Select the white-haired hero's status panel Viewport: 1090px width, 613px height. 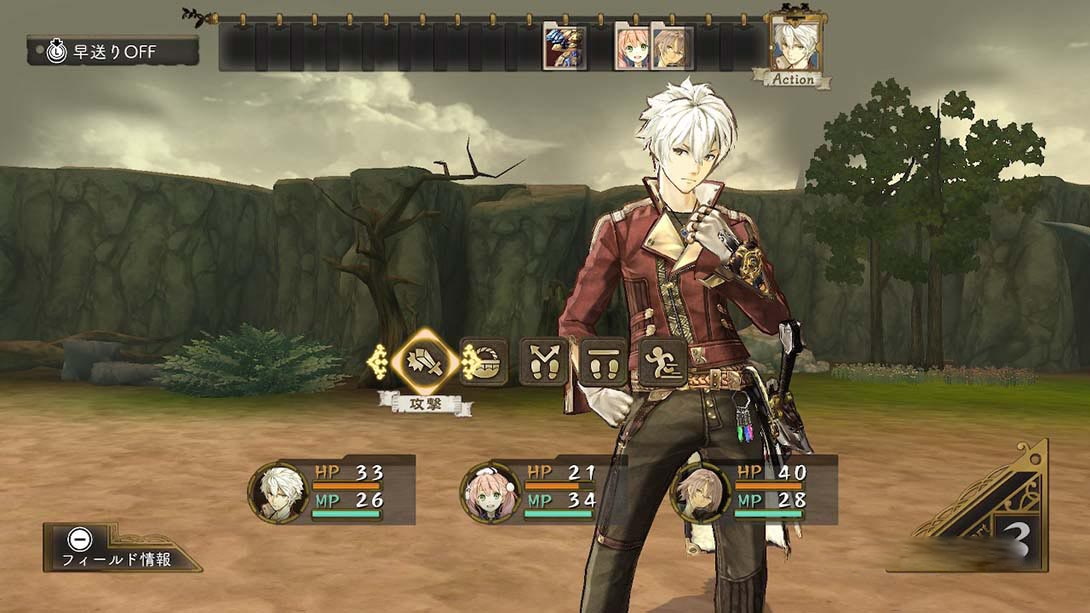pos(332,490)
